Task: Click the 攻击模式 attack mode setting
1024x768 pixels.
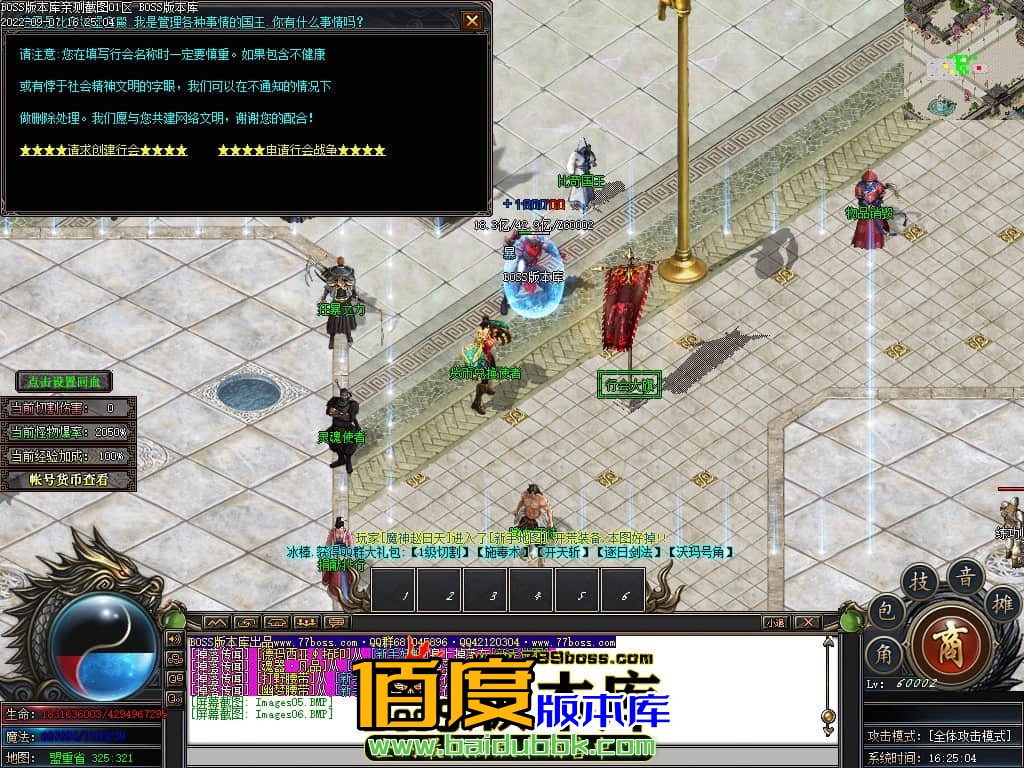Action: tap(940, 736)
